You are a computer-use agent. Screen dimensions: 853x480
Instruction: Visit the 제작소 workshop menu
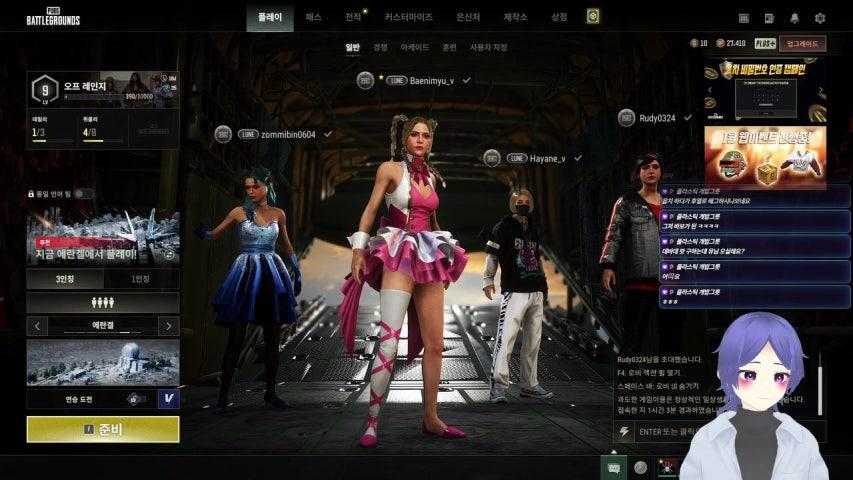coord(515,17)
